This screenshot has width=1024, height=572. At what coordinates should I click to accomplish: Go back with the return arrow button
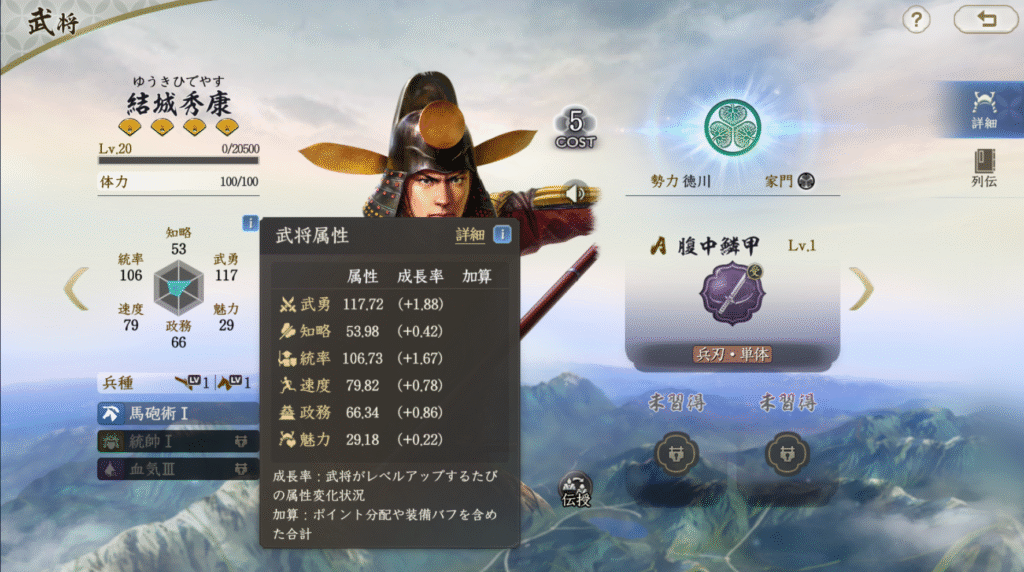[x=985, y=19]
